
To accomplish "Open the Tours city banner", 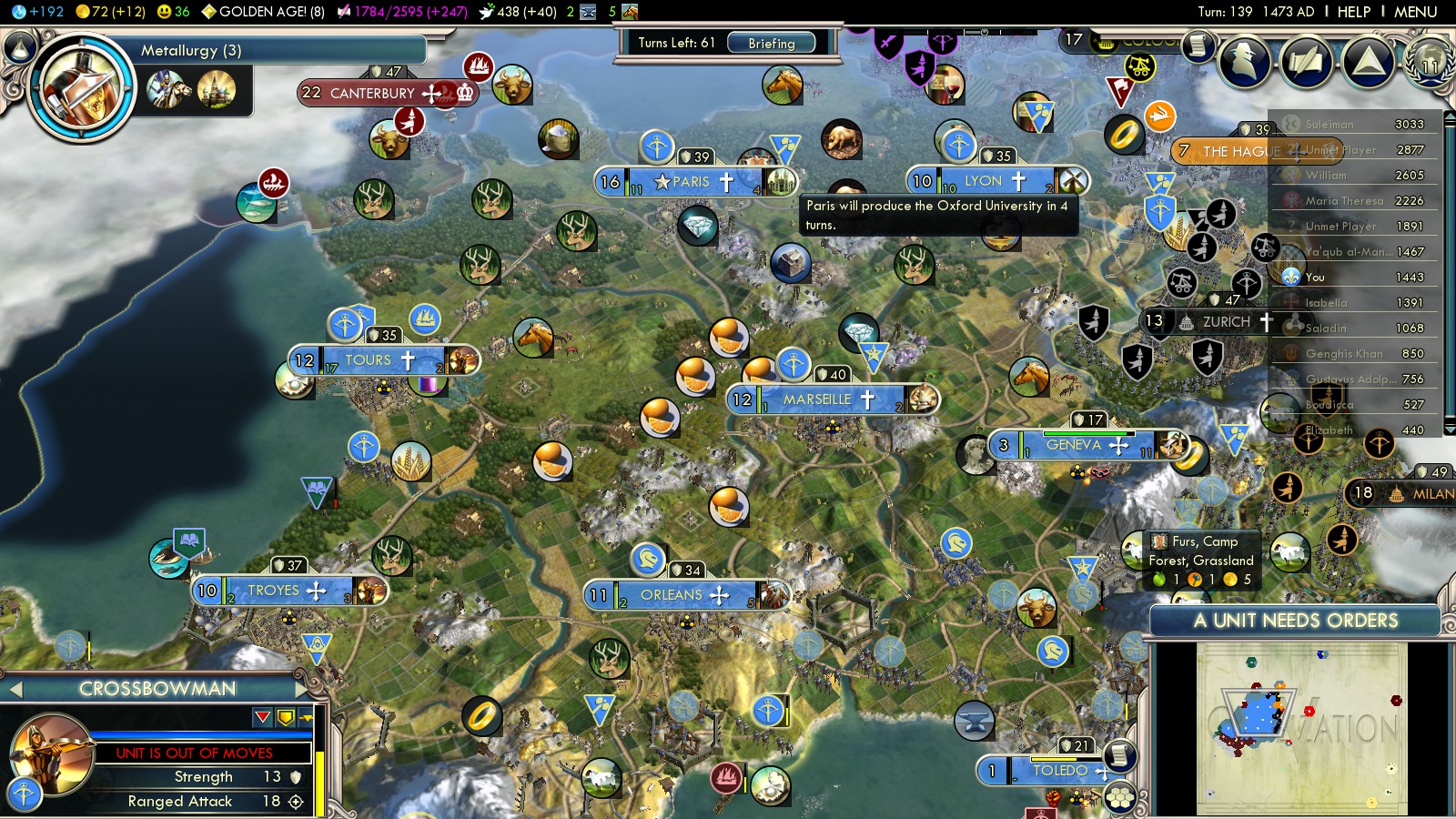I will point(368,360).
